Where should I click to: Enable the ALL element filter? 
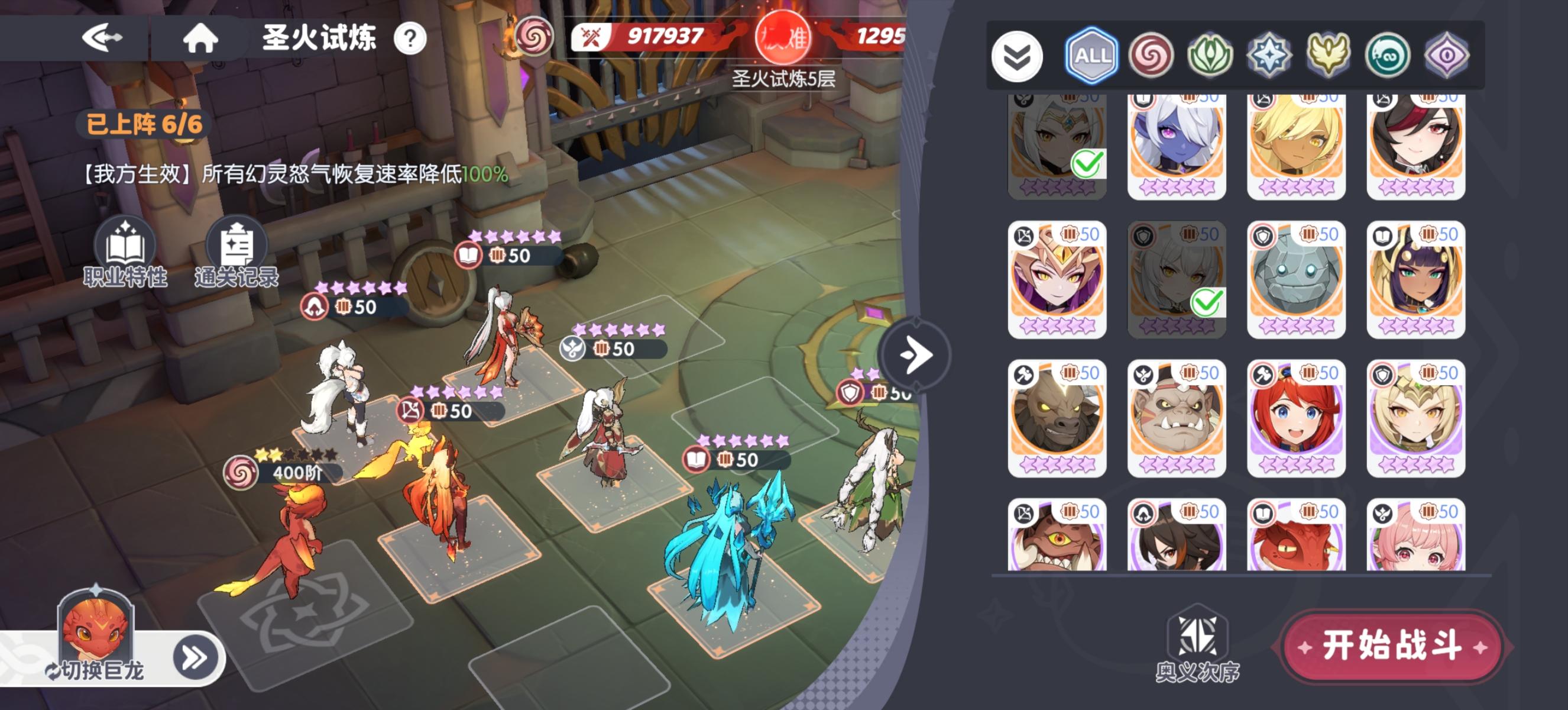pyautogui.click(x=1091, y=55)
